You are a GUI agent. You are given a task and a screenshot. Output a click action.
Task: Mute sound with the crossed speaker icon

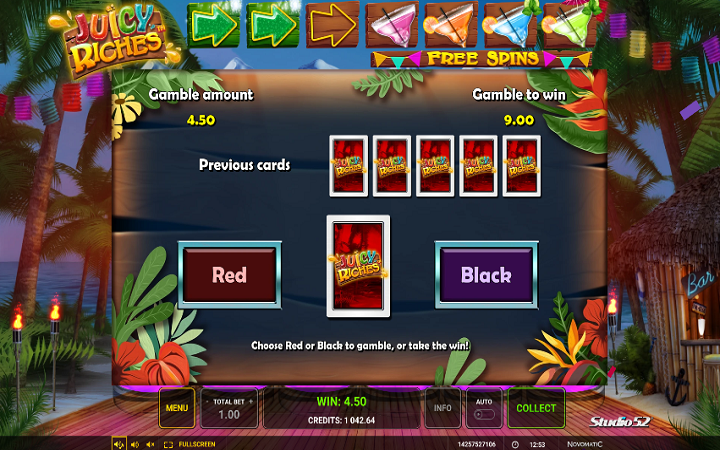(150, 444)
